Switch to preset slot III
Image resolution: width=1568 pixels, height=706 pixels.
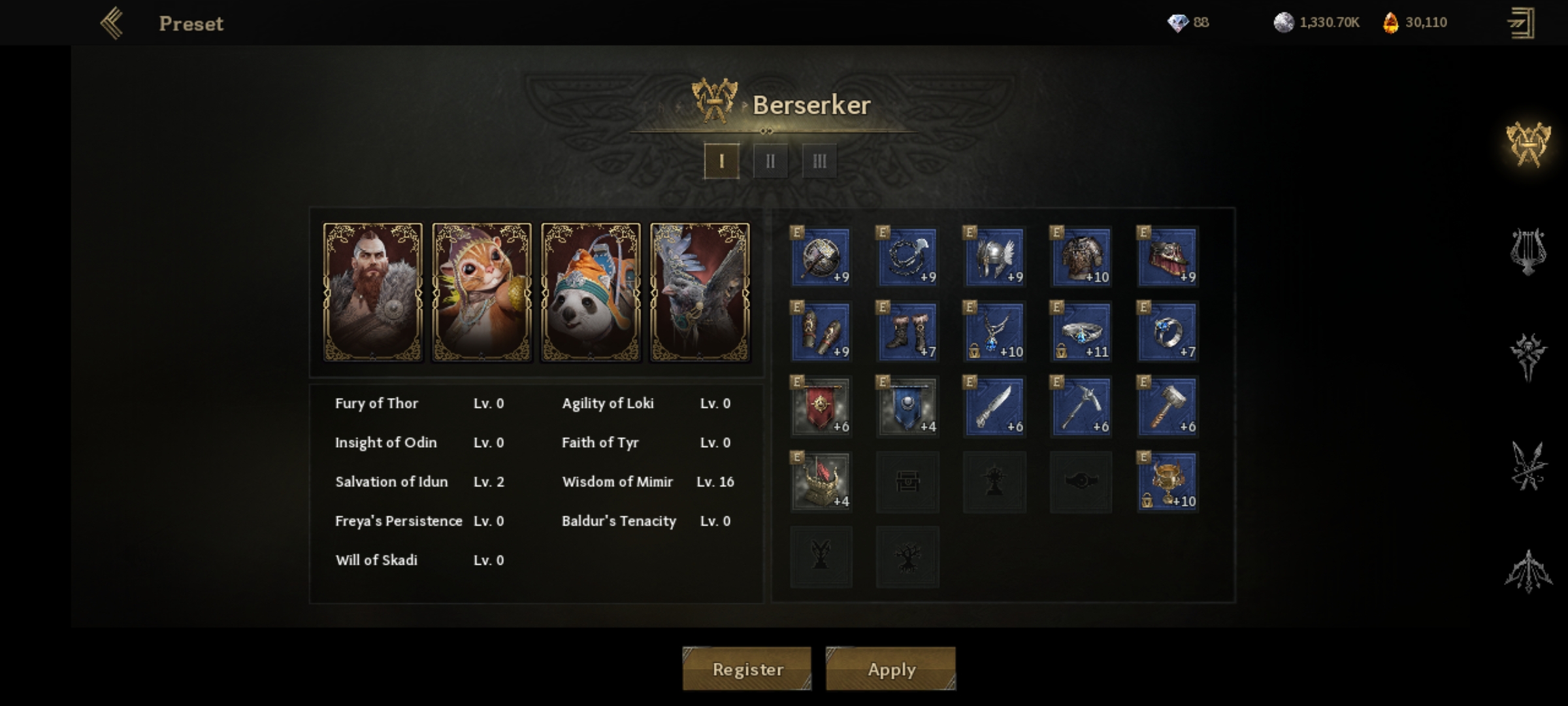pos(819,161)
